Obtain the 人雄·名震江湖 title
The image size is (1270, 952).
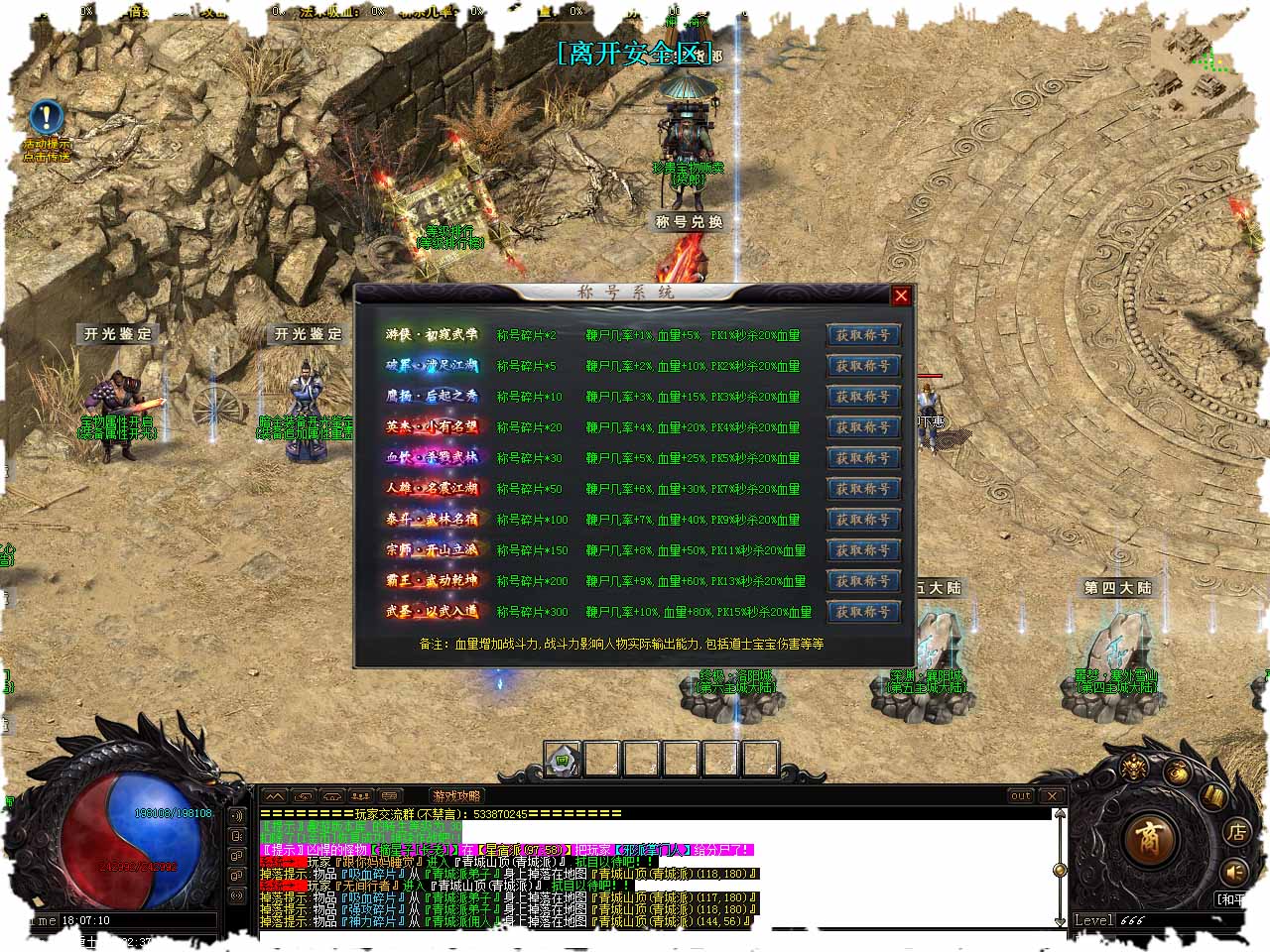tap(862, 489)
